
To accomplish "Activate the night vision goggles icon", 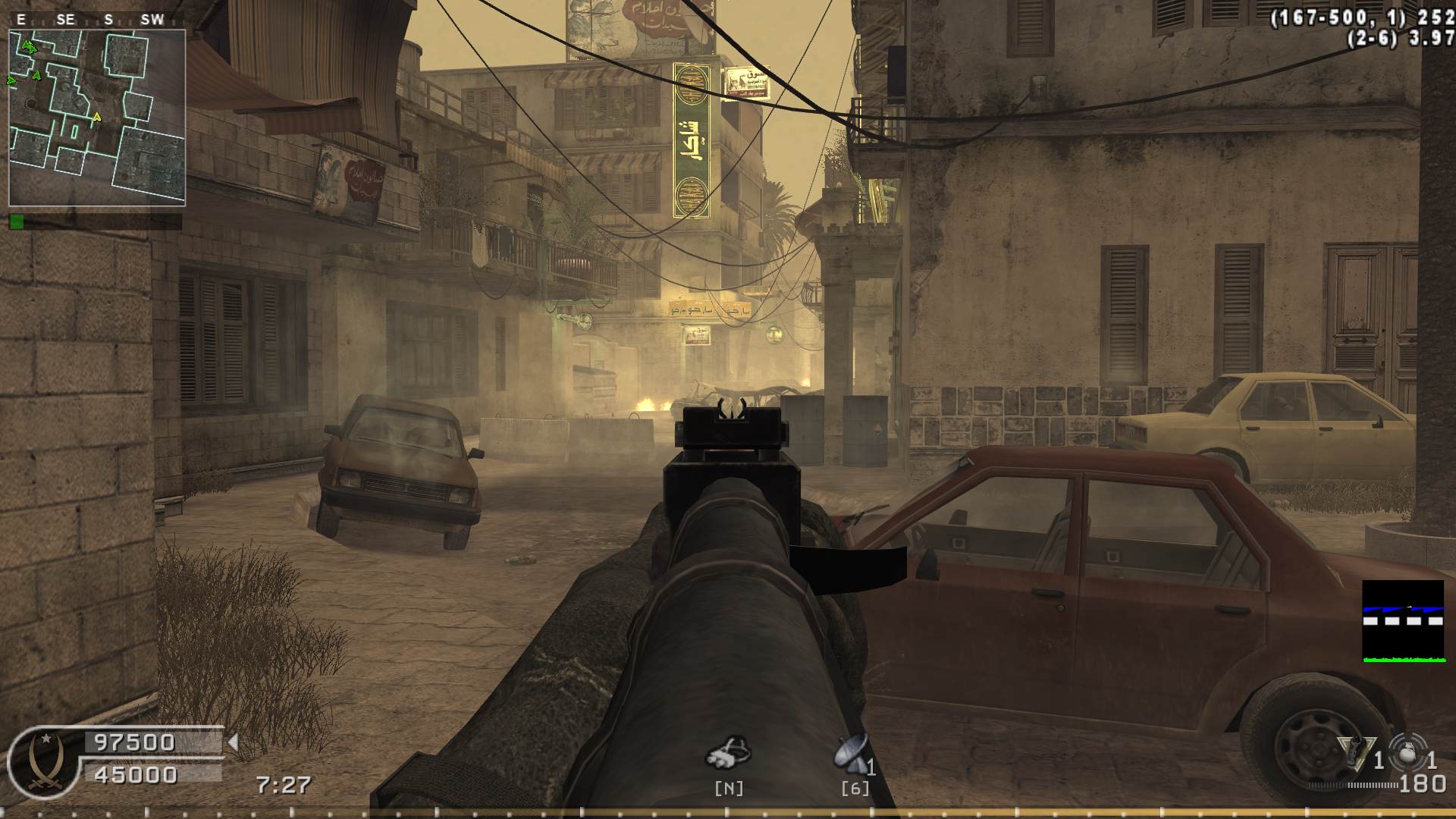I will (x=729, y=751).
